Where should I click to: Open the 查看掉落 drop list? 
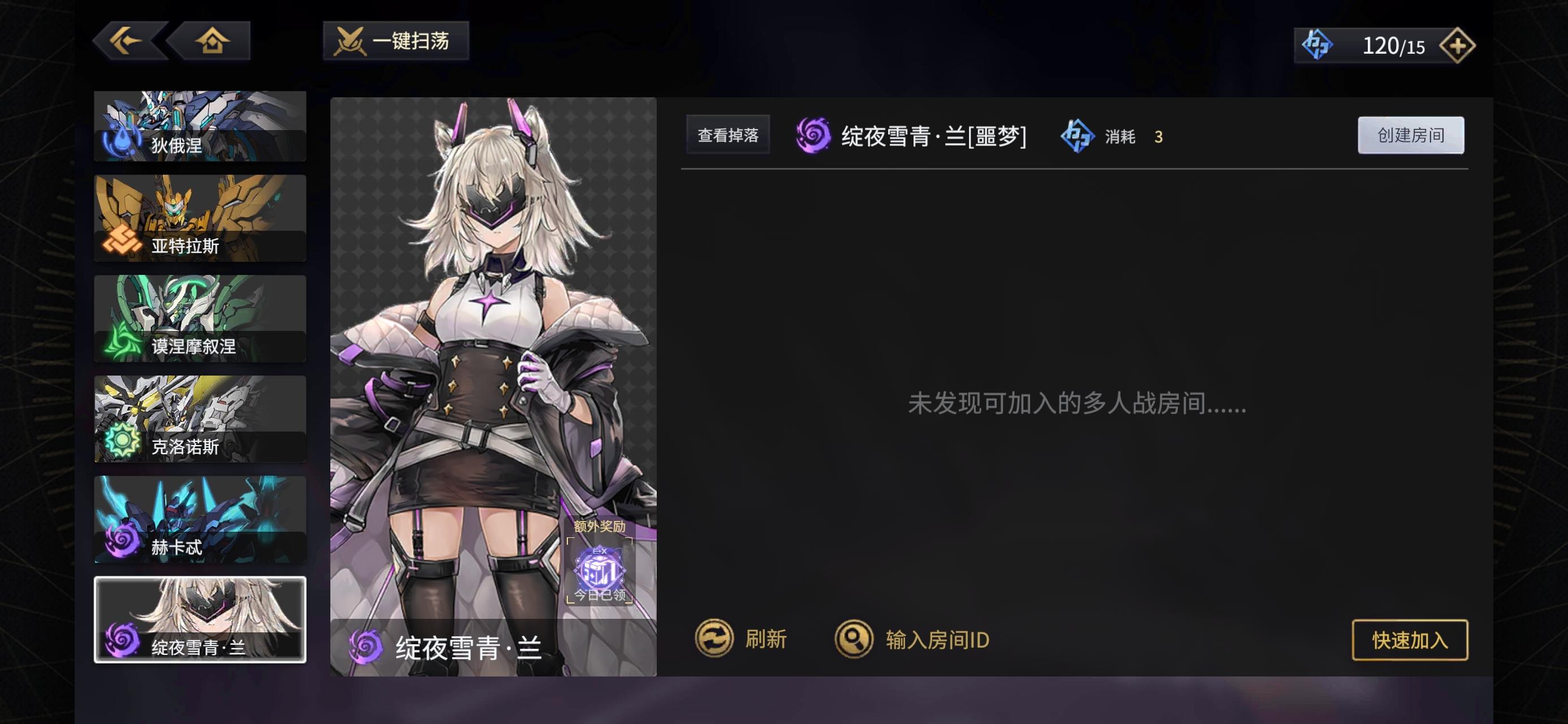(728, 135)
